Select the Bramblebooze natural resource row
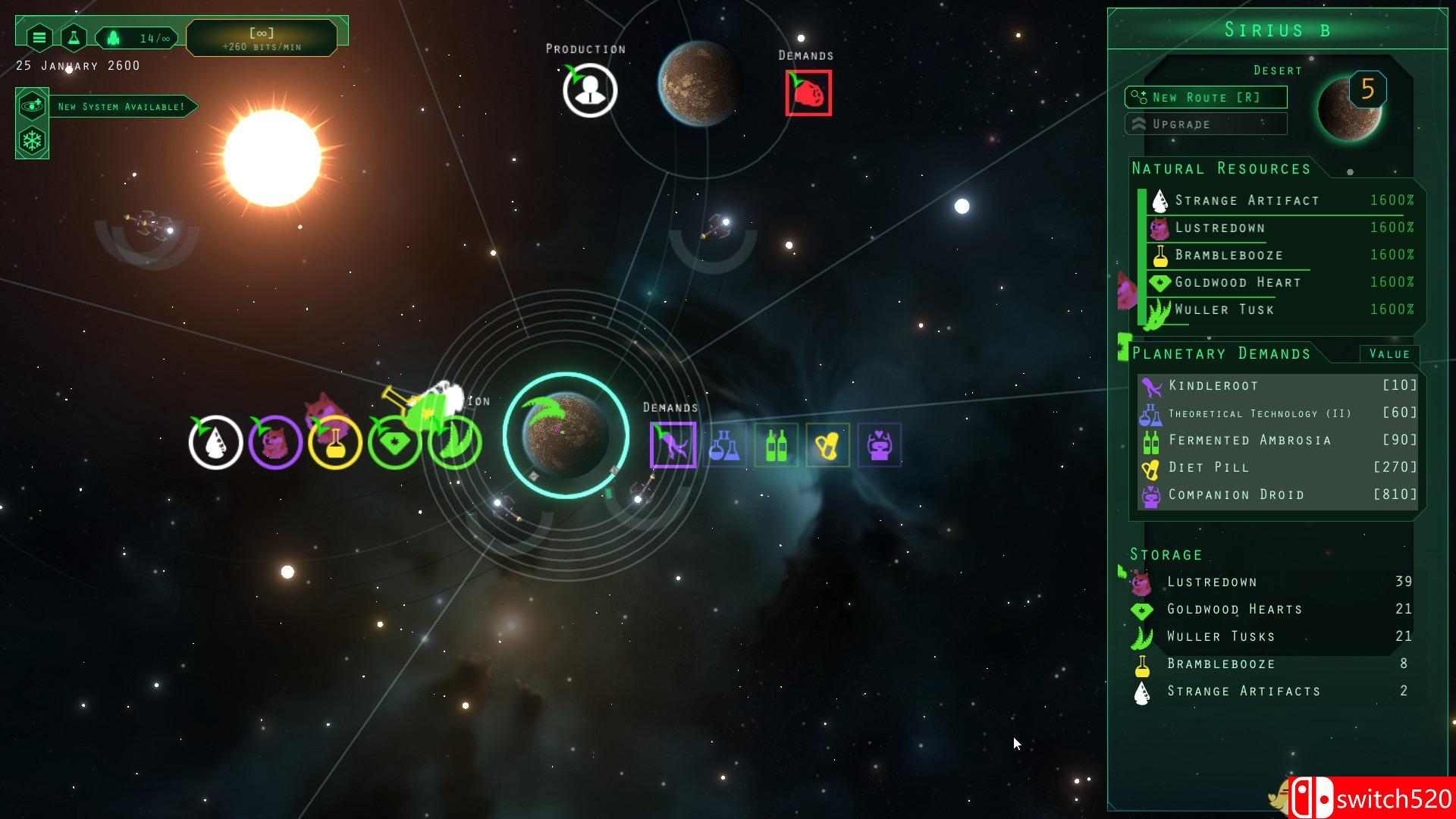This screenshot has width=1456, height=819. (x=1282, y=256)
